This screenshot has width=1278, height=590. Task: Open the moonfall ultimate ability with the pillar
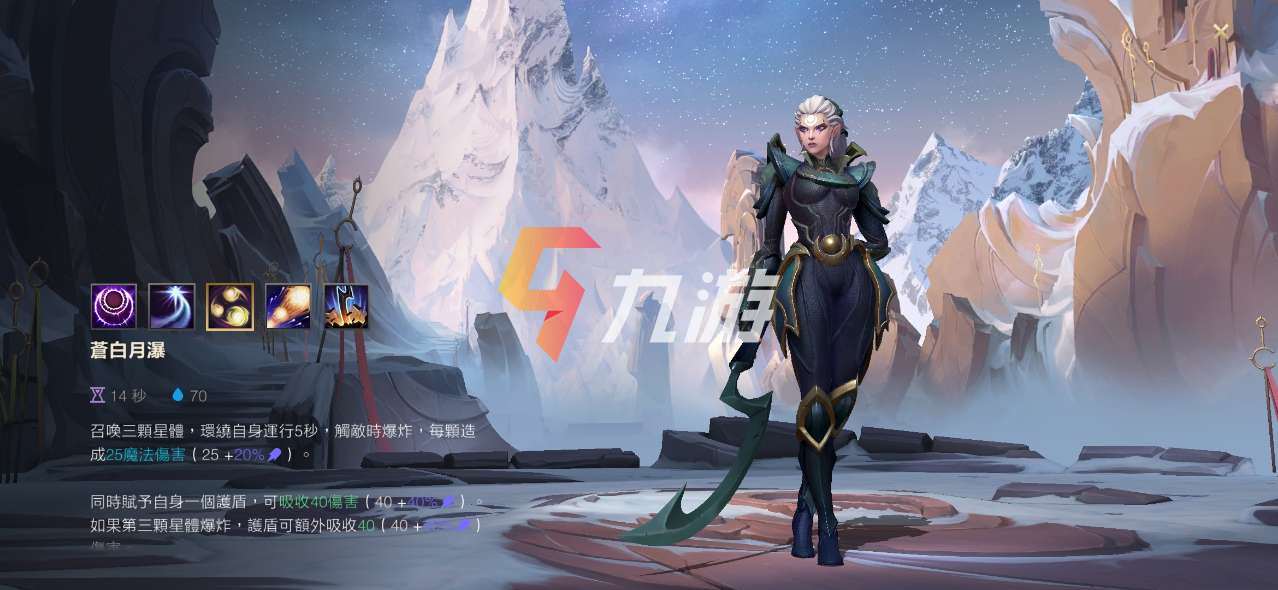click(x=346, y=306)
